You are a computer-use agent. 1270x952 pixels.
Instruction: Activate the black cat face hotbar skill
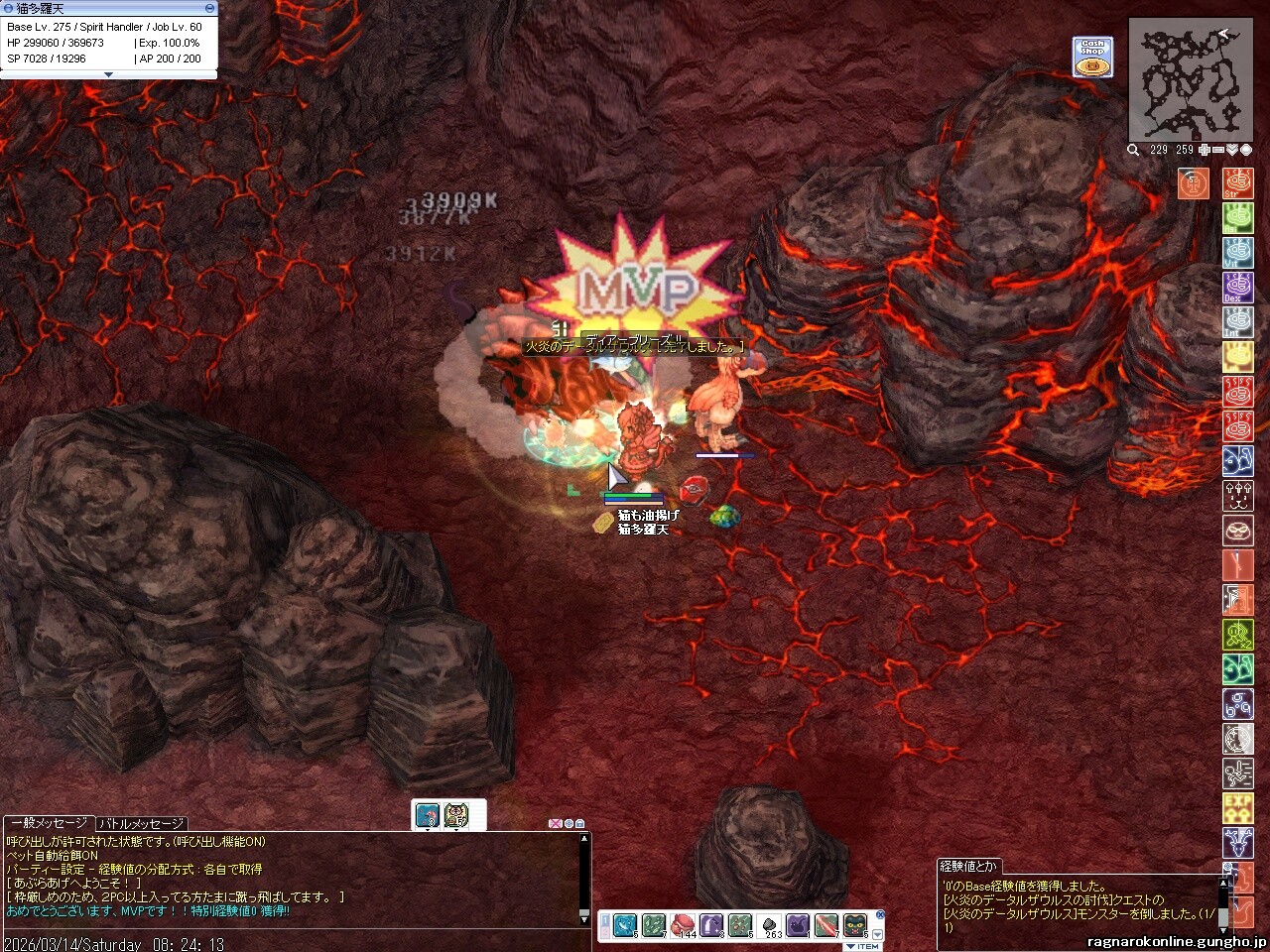click(x=855, y=925)
